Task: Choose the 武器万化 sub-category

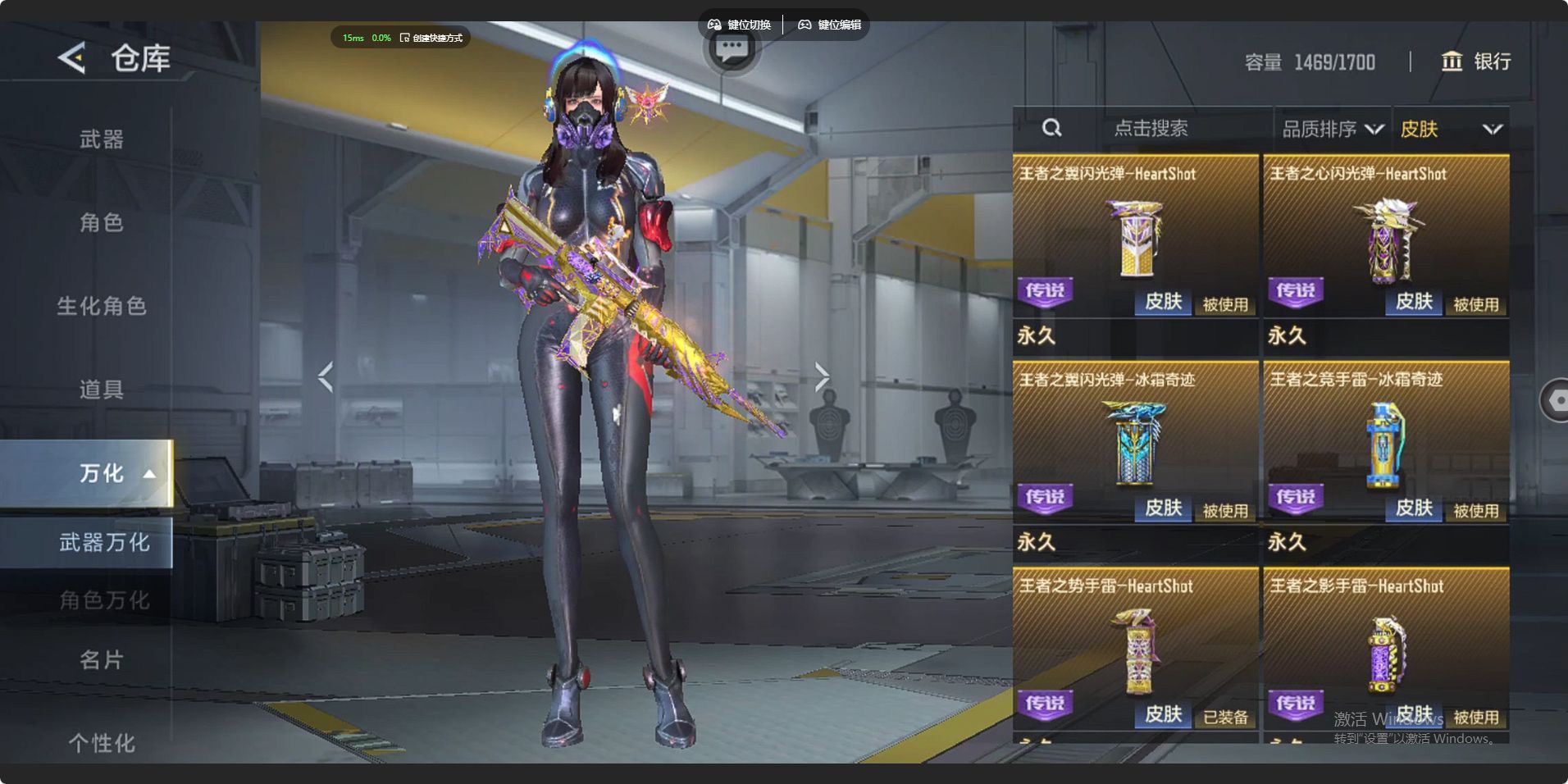Action: pos(103,542)
